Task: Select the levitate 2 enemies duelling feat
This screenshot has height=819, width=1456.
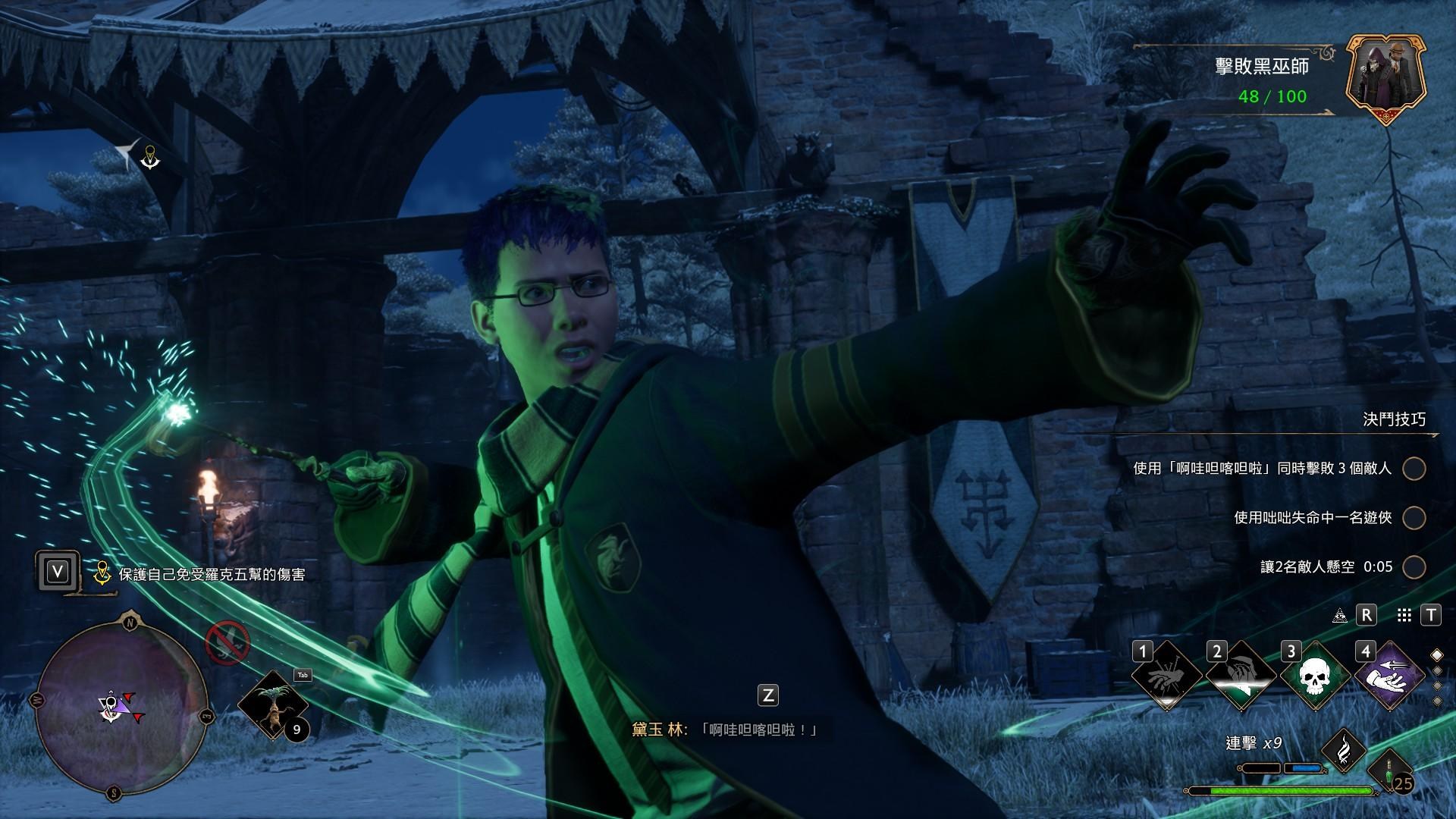Action: pyautogui.click(x=1326, y=566)
